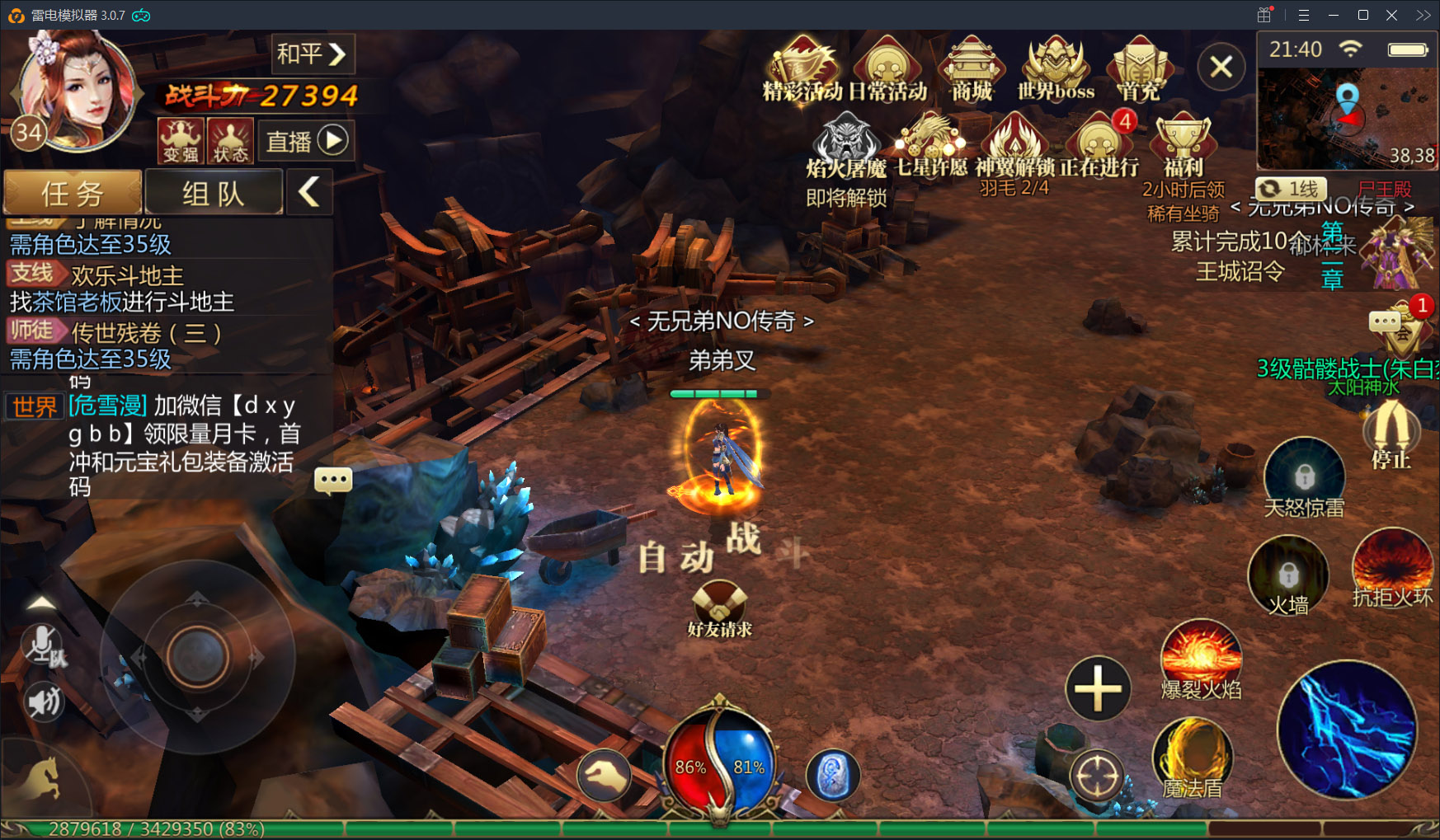Open the 和平 combat mode selector
Screen dimensions: 1440x840
coord(312,54)
